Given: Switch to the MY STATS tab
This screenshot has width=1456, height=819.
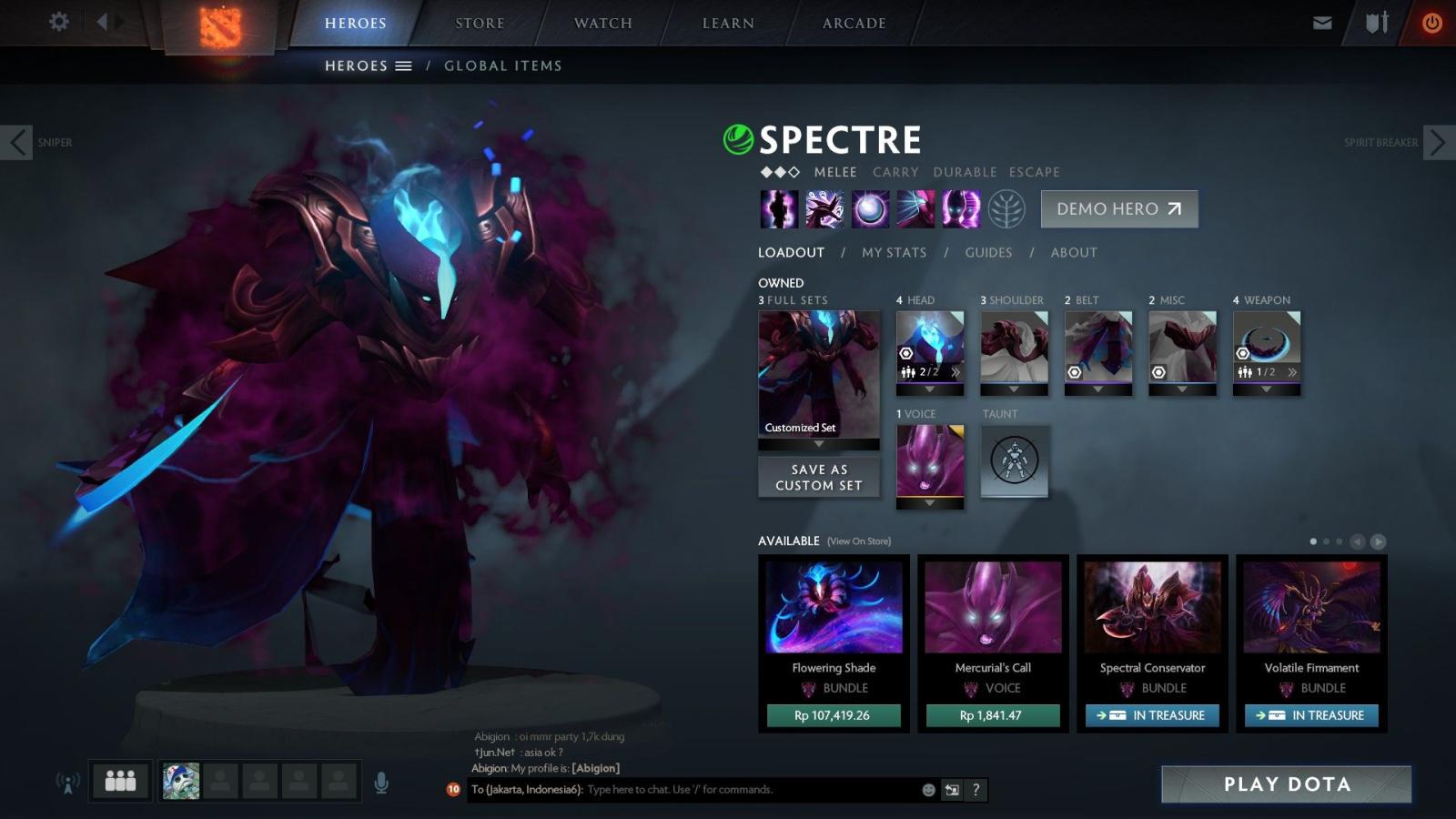Looking at the screenshot, I should pos(894,252).
